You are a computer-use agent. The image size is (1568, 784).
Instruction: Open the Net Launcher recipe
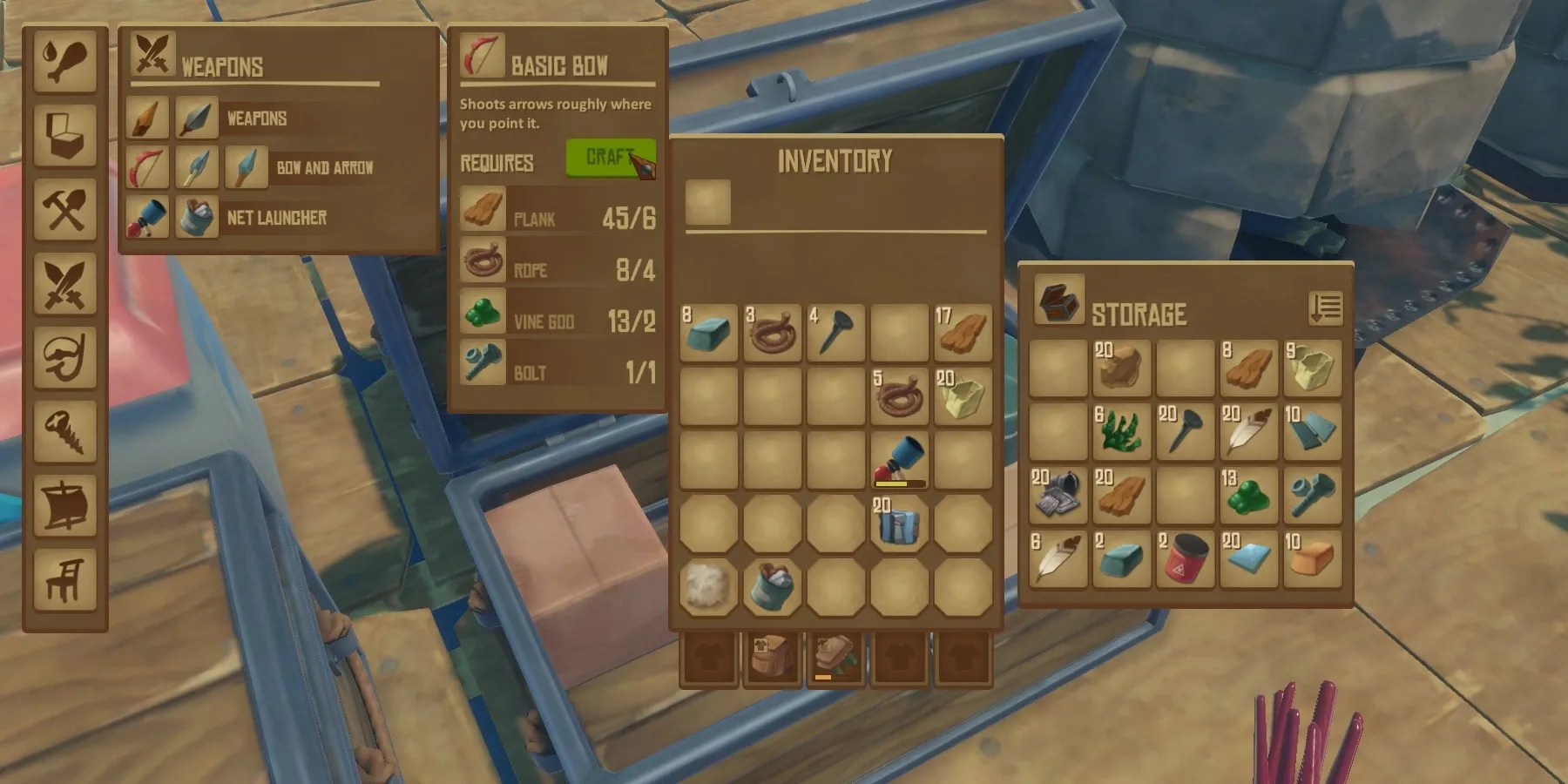point(146,218)
